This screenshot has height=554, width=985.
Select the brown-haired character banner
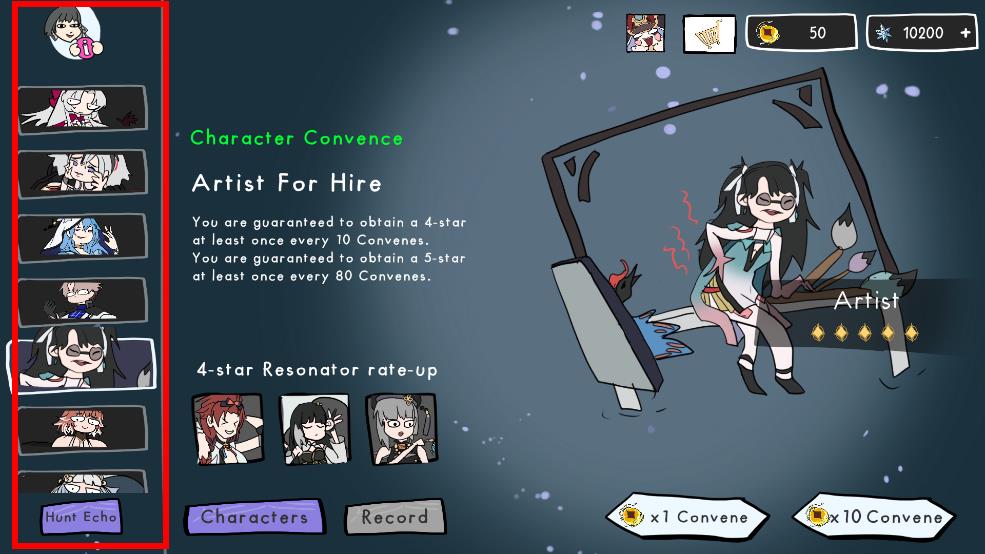click(82, 300)
